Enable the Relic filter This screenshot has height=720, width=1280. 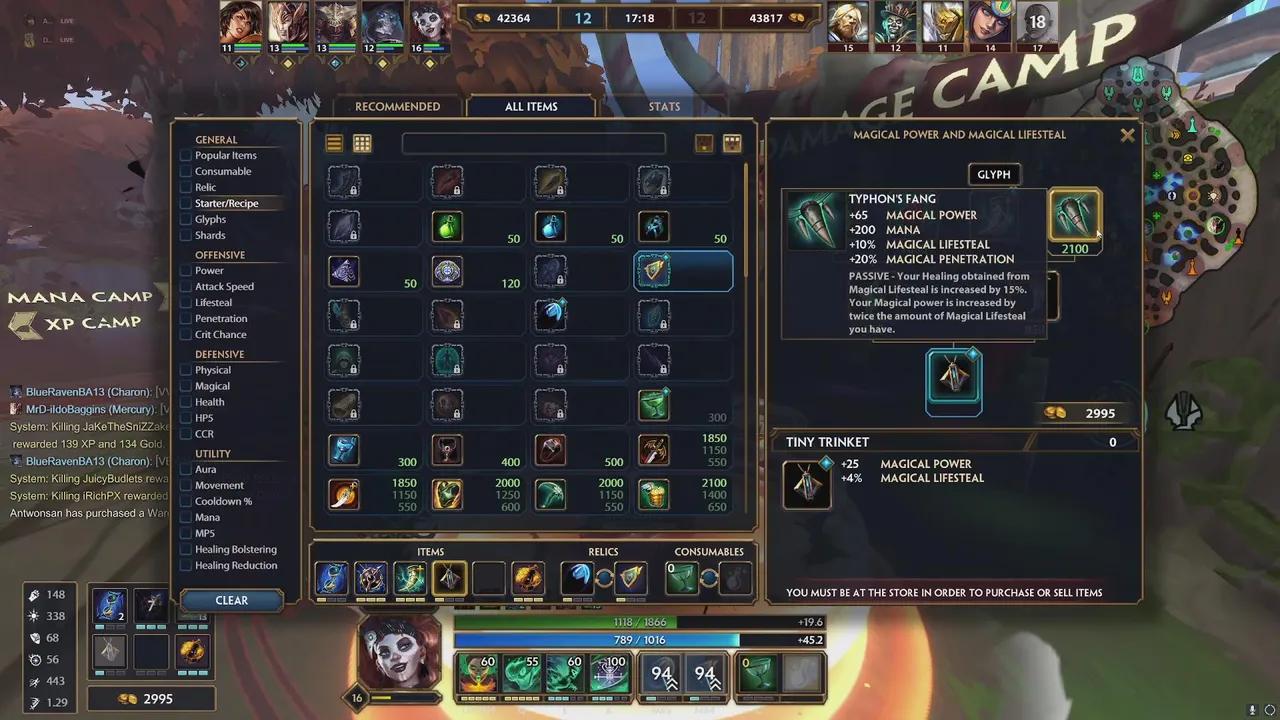click(x=186, y=188)
